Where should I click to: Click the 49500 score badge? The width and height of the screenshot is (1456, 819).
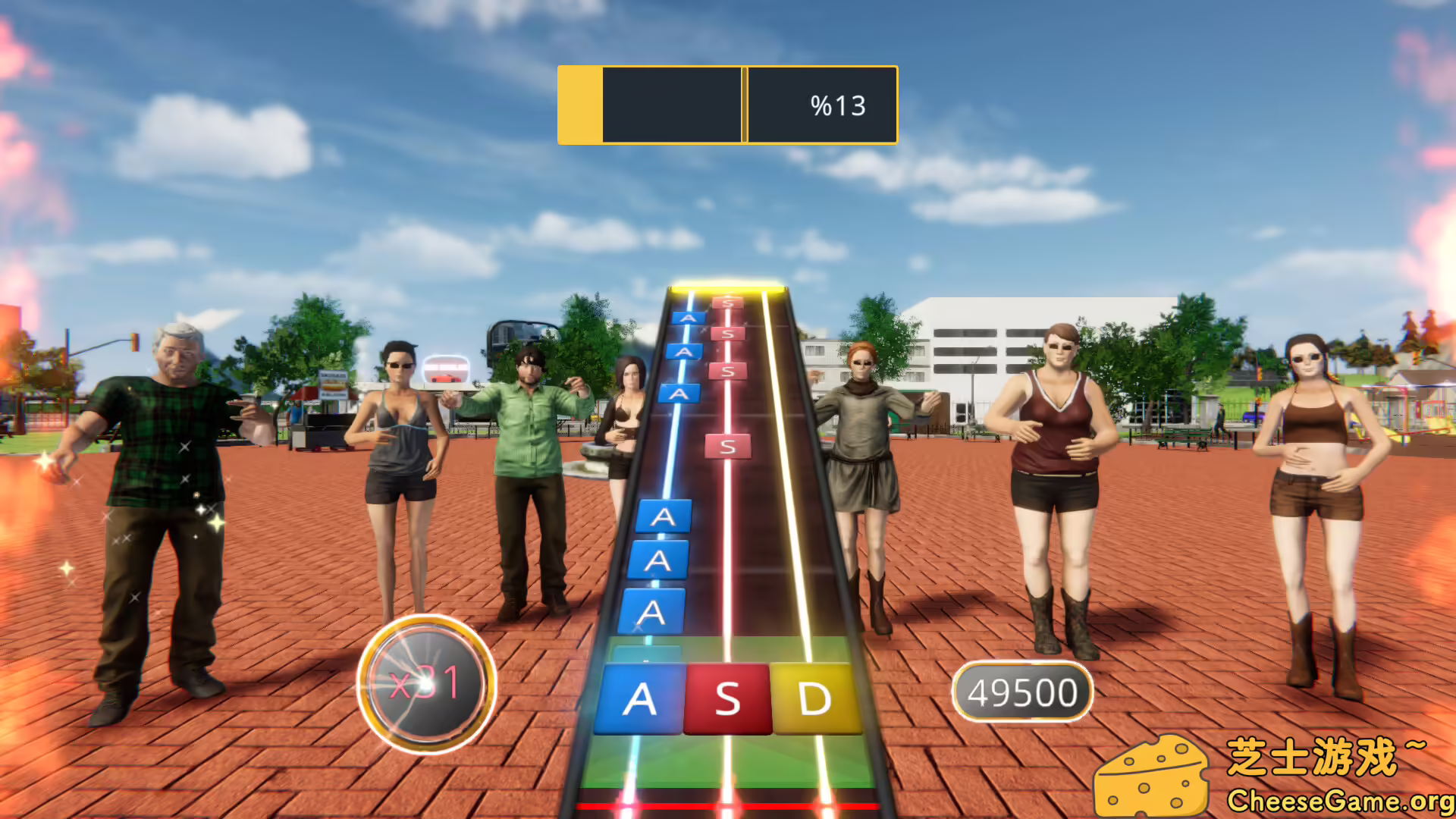click(x=1022, y=689)
